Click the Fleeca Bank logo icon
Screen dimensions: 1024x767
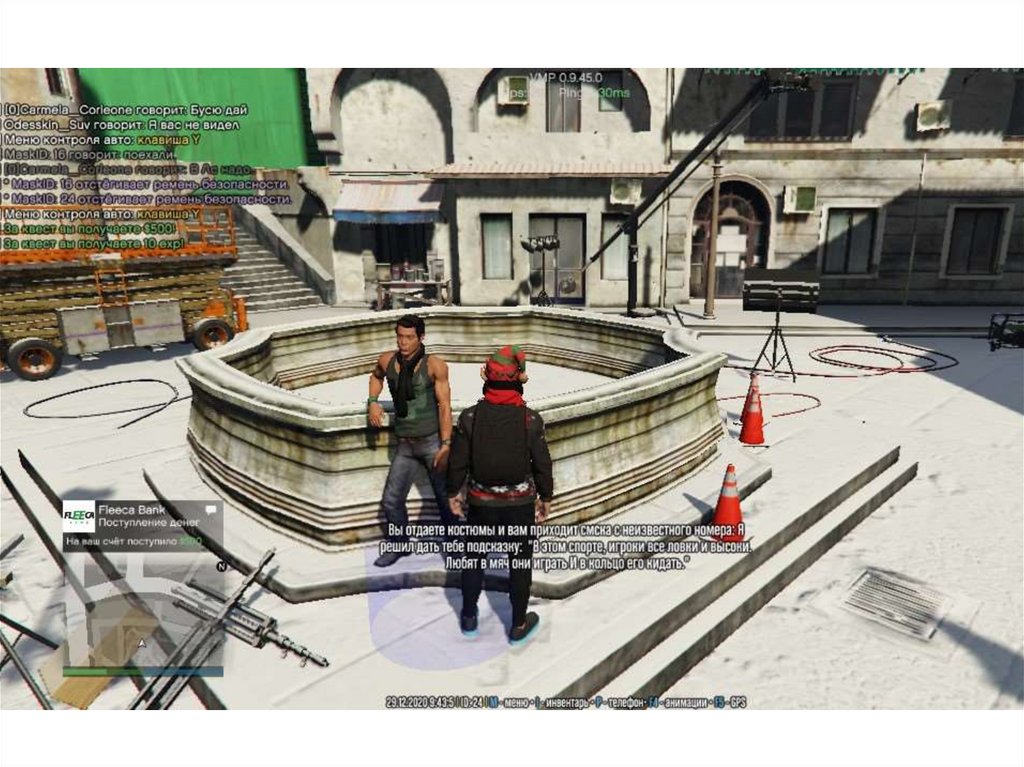pos(79,516)
